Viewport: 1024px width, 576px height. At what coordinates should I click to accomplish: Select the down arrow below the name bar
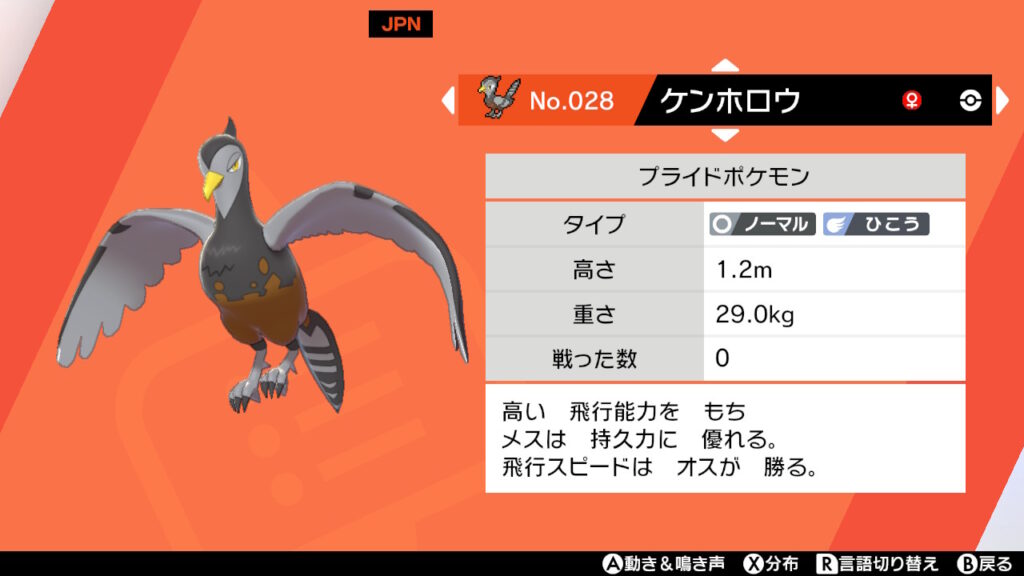[725, 134]
